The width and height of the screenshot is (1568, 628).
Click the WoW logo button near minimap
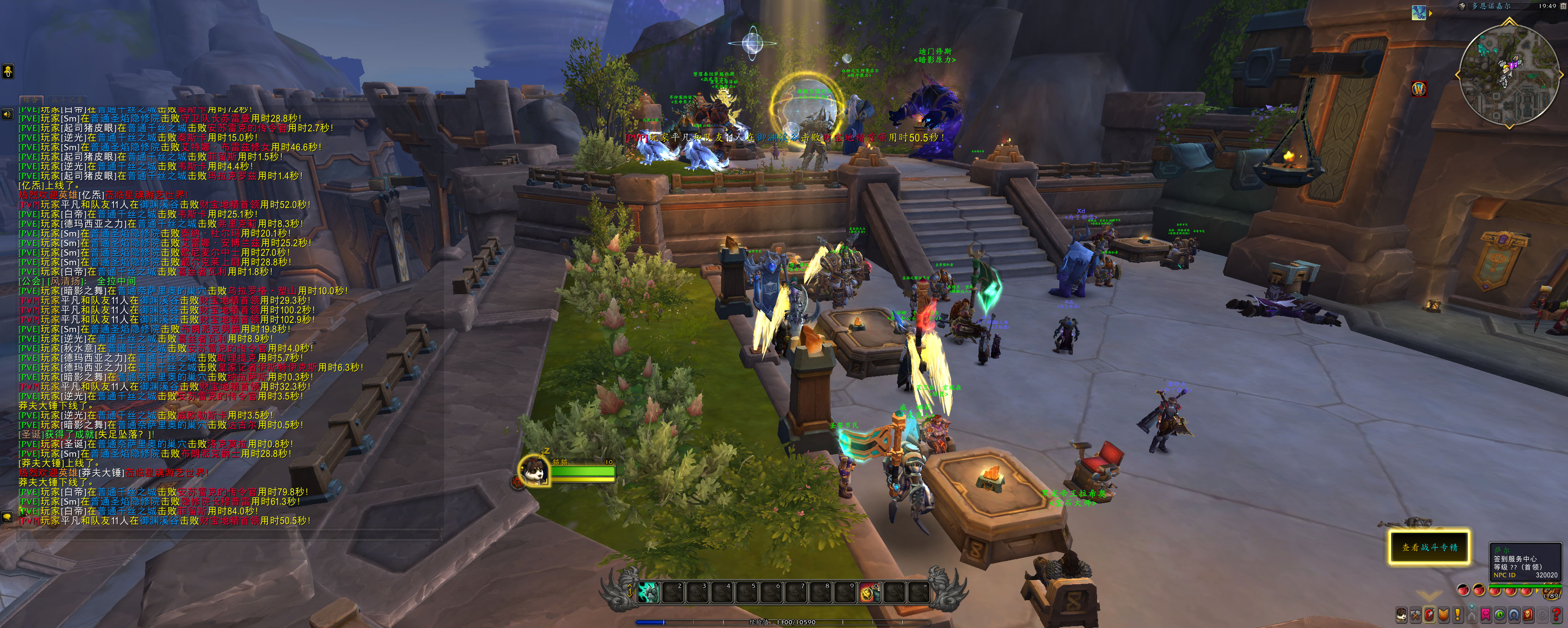coord(1419,89)
